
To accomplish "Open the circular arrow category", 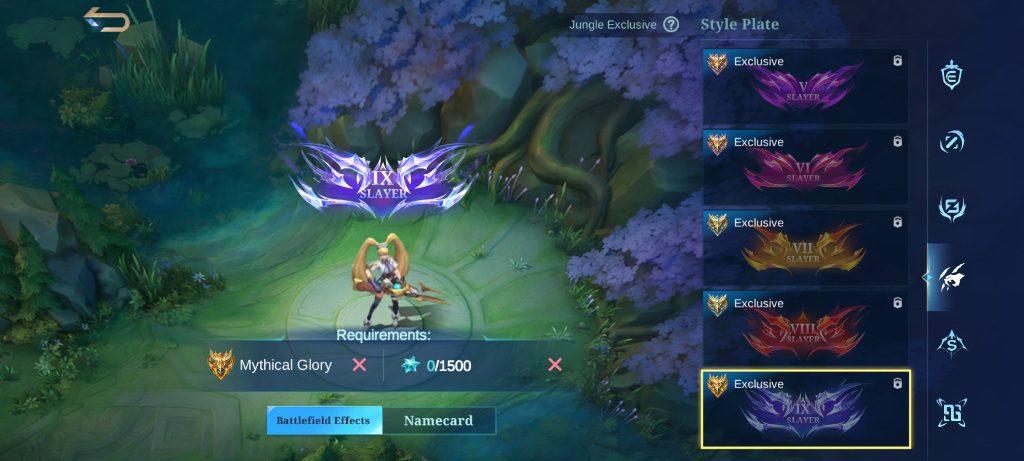I will [952, 142].
